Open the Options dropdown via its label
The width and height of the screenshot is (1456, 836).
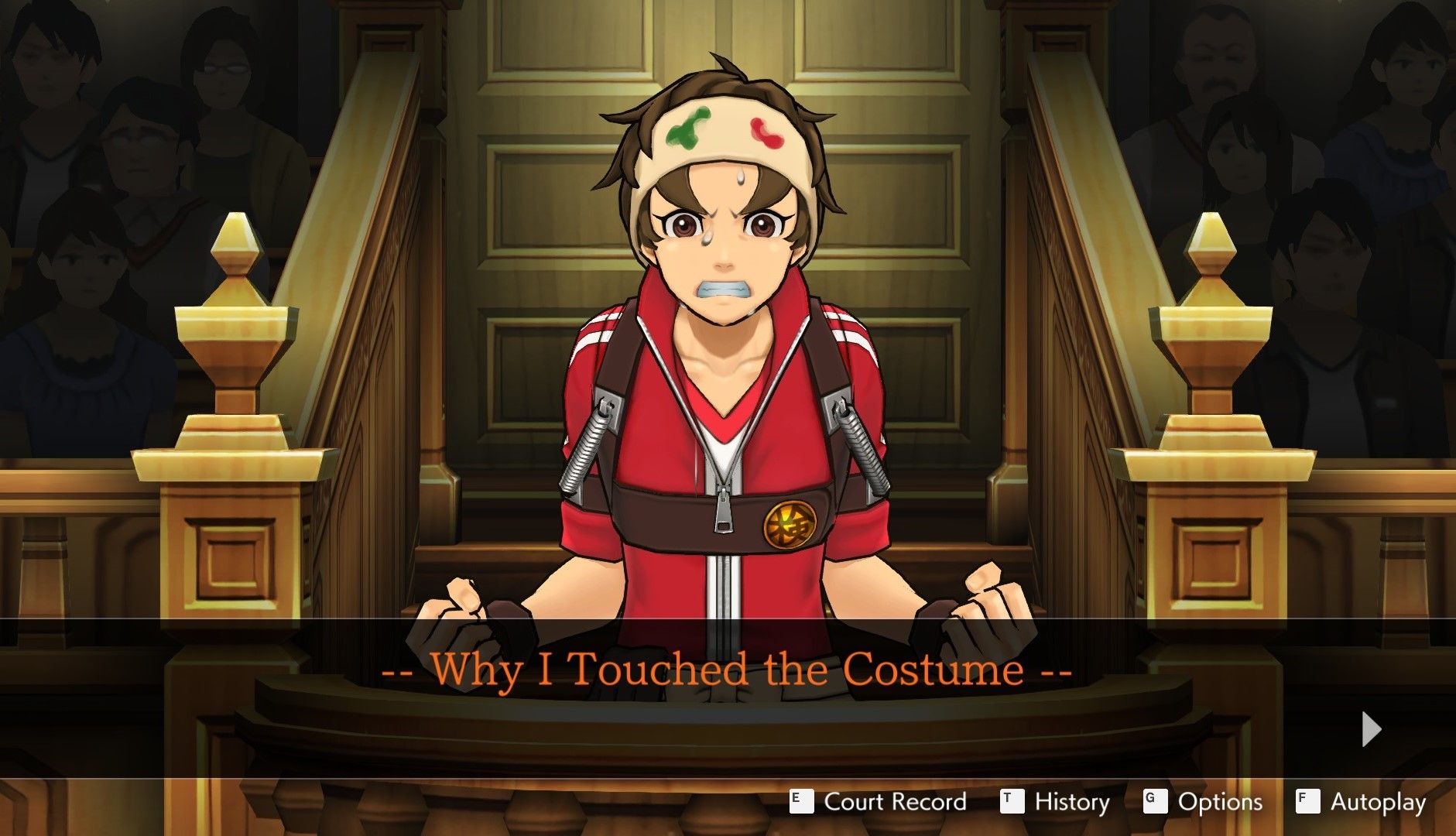(1219, 803)
